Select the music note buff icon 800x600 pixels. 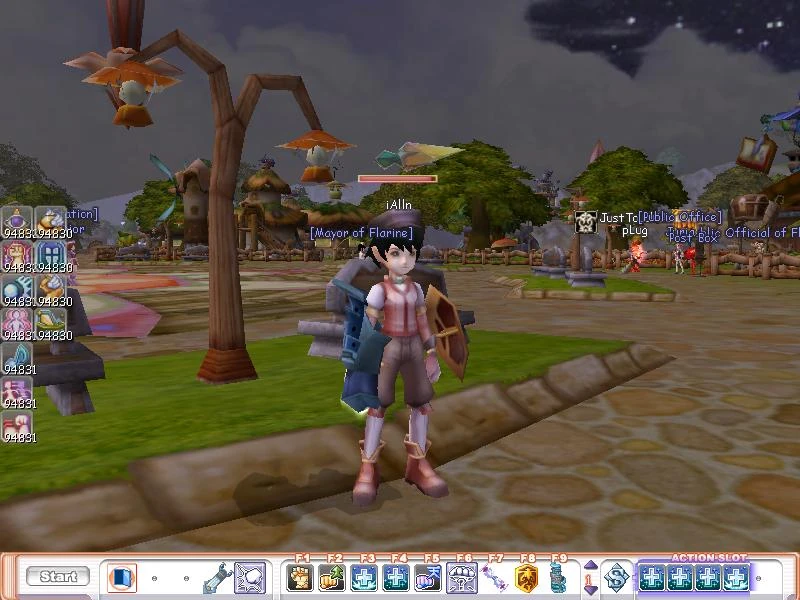tap(17, 355)
